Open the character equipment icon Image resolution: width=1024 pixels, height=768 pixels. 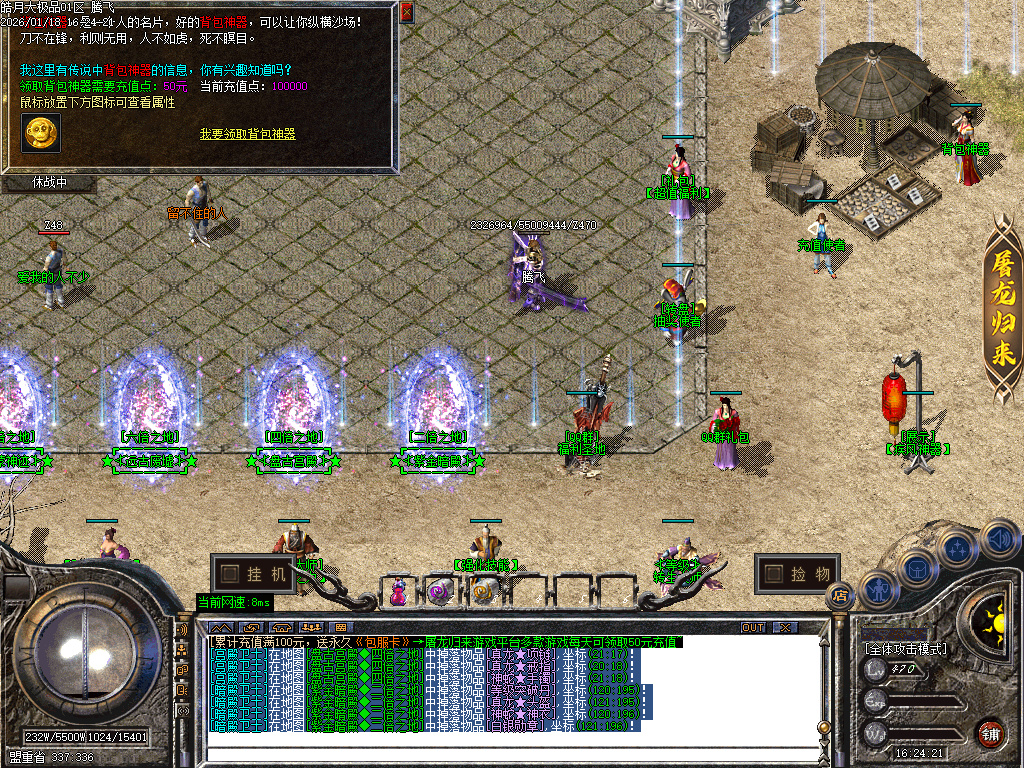tap(878, 589)
